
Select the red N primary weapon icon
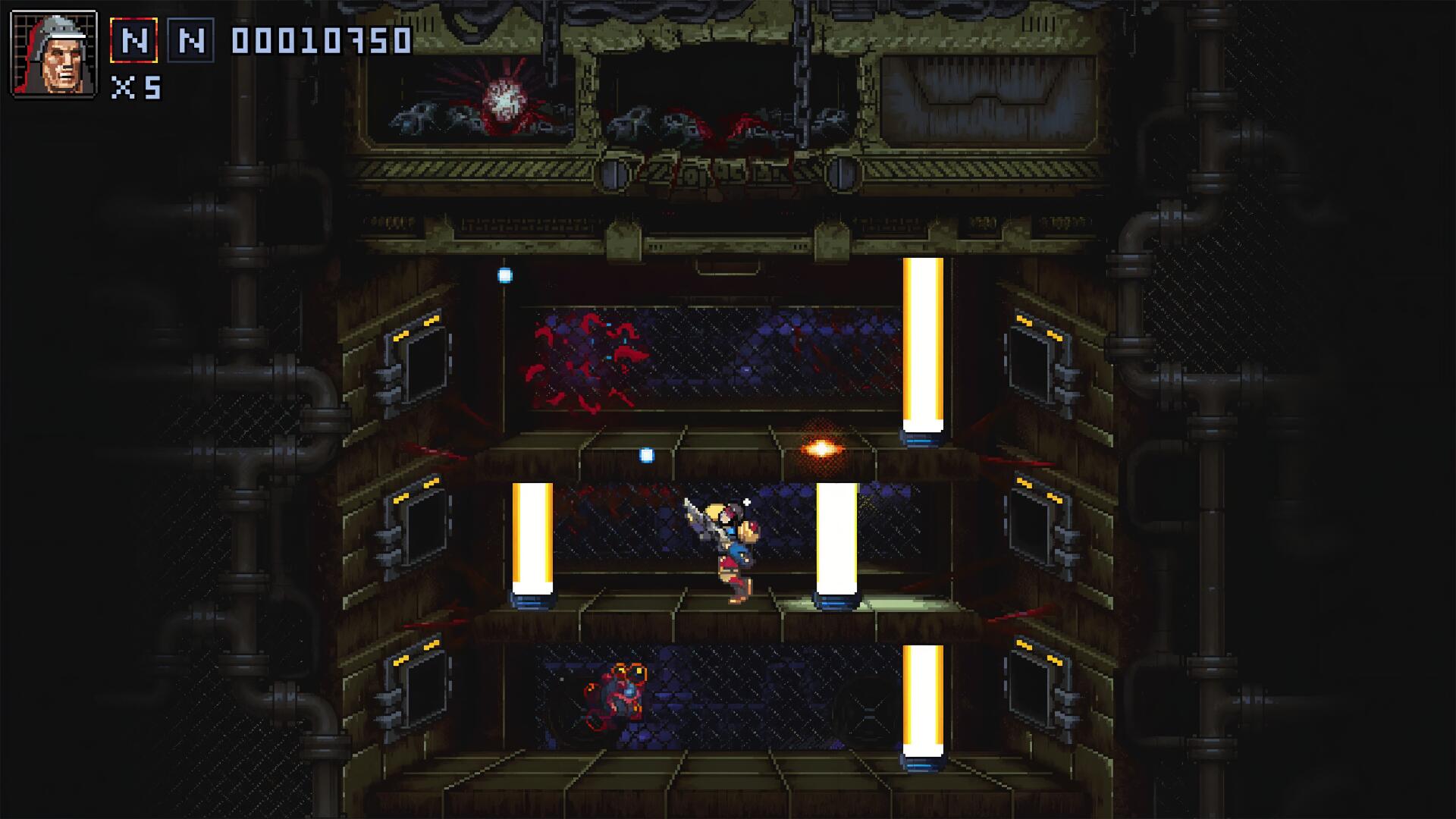point(133,39)
